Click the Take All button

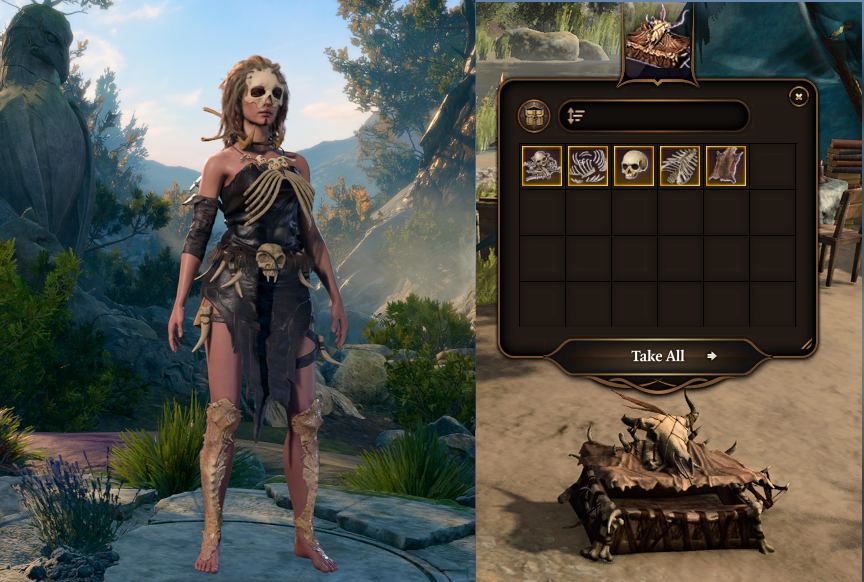click(x=658, y=356)
